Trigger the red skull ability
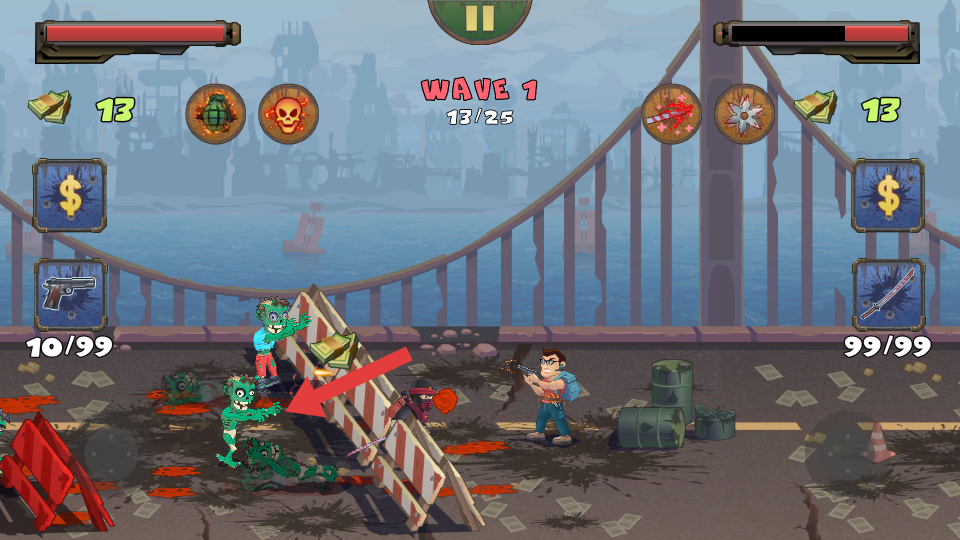The height and width of the screenshot is (540, 960). point(288,114)
